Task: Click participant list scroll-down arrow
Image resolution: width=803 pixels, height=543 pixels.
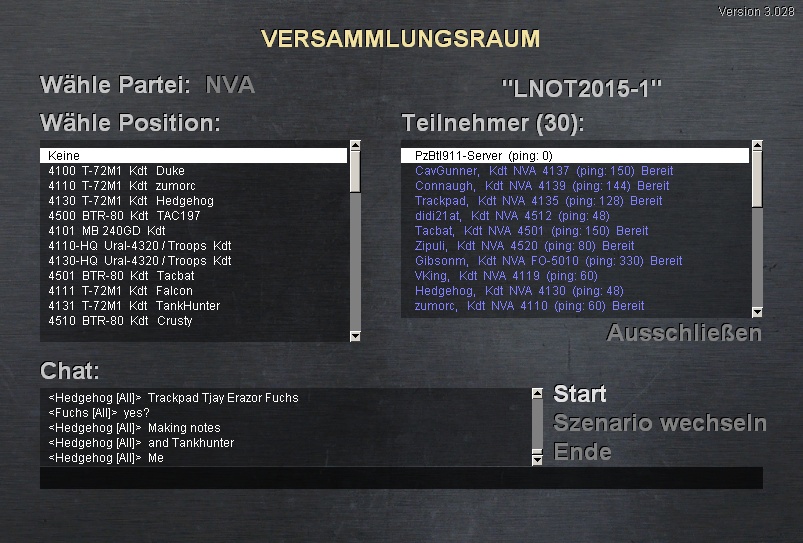Action: click(x=757, y=312)
